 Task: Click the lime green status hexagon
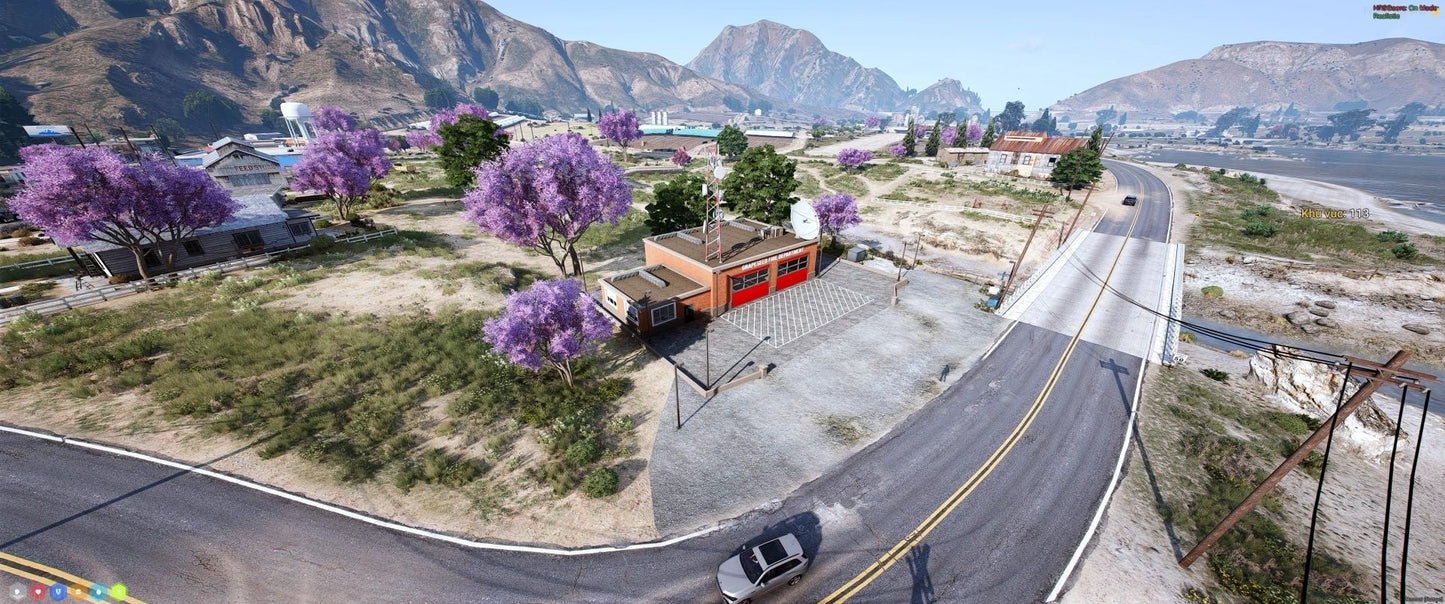coord(118,591)
